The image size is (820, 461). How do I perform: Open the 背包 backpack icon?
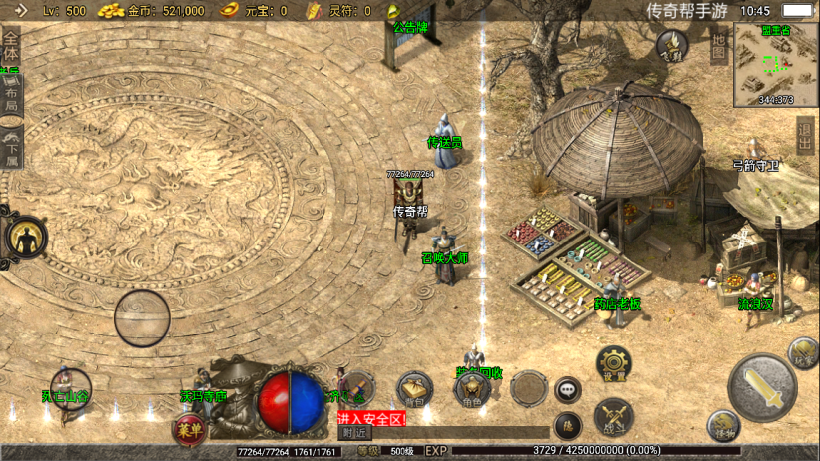click(x=414, y=390)
